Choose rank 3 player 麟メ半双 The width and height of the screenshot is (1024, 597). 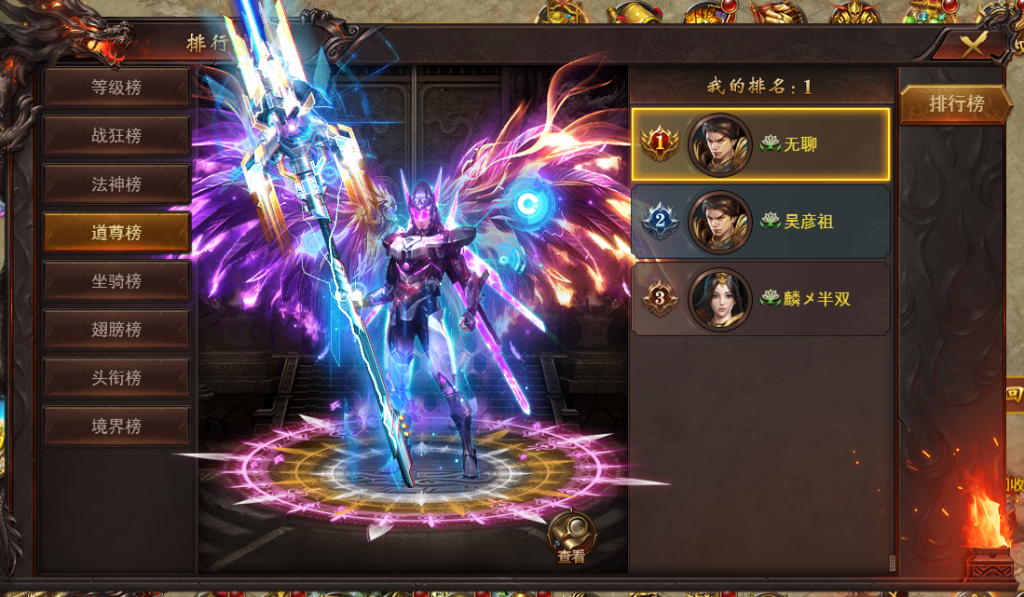click(x=760, y=298)
